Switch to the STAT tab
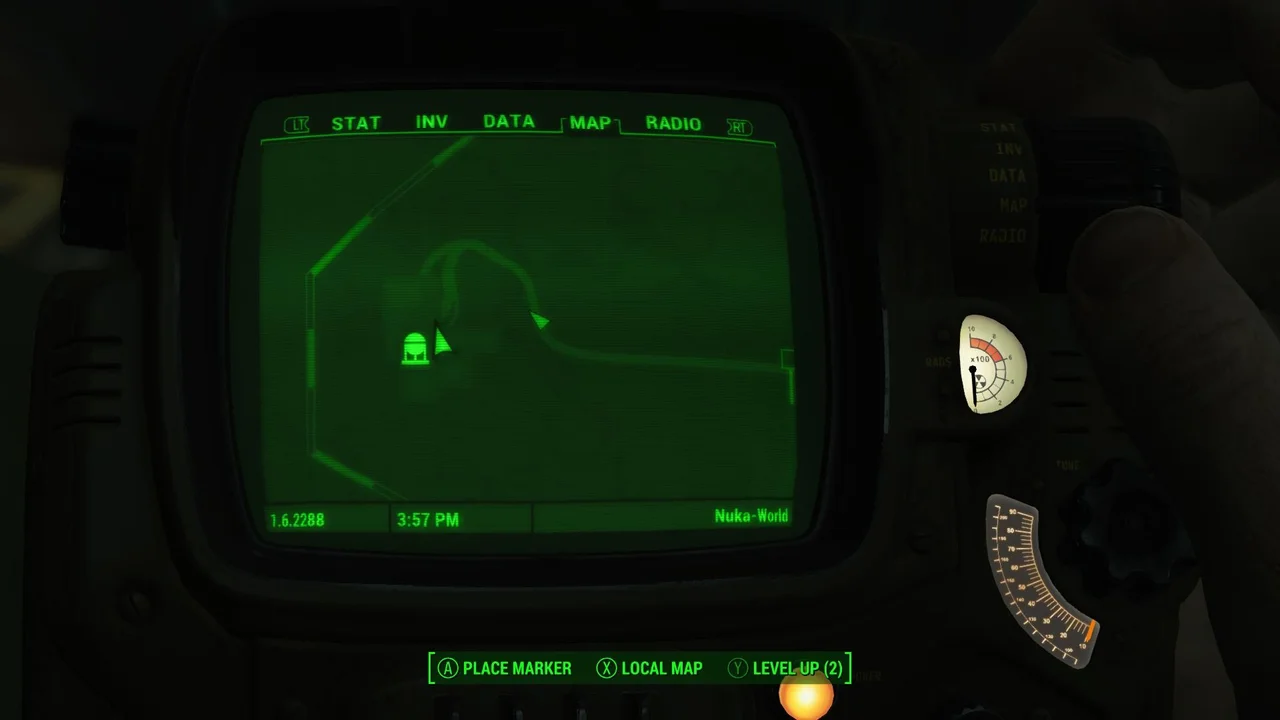 (356, 122)
